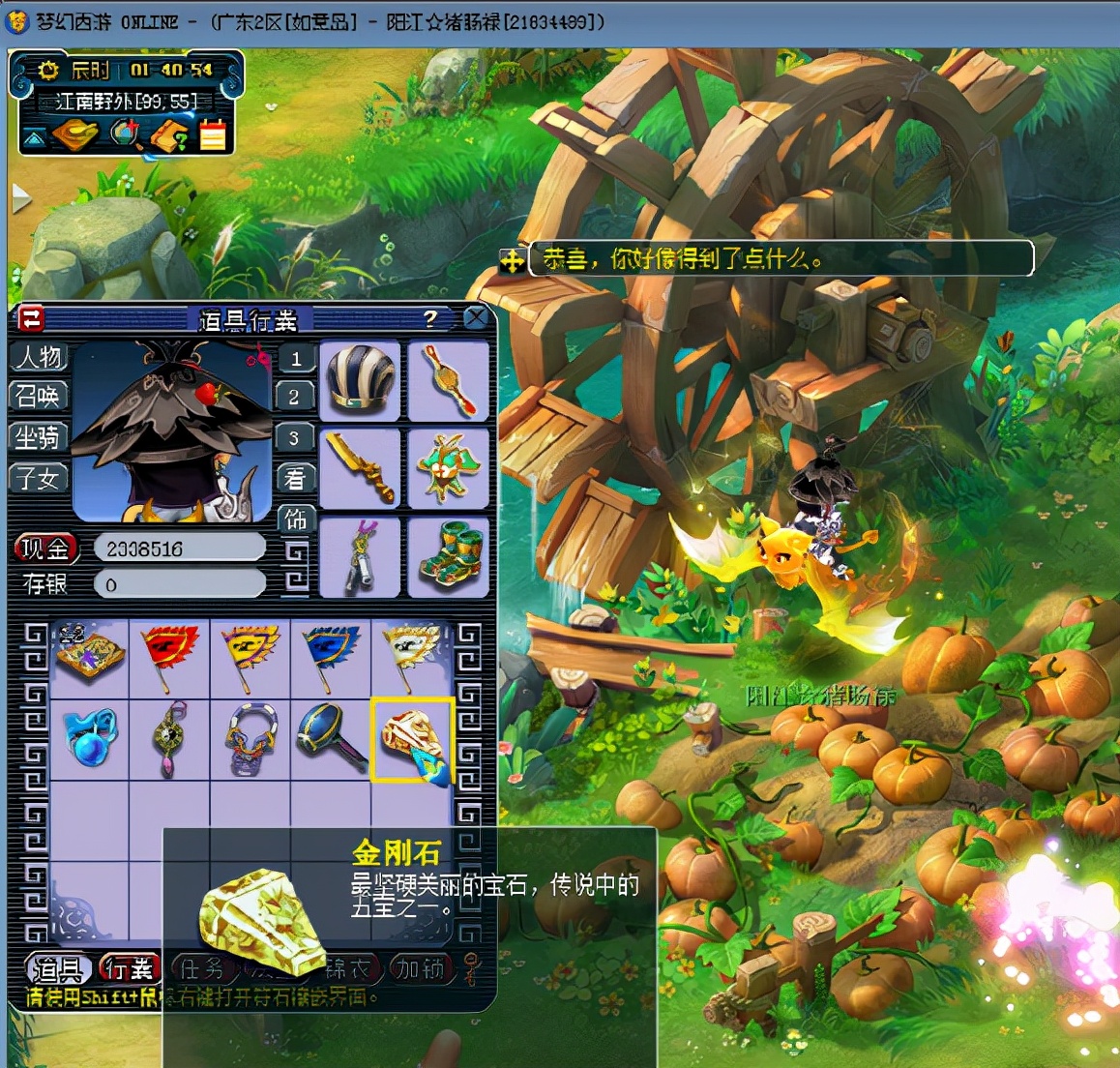Open the red calendar icon
This screenshot has height=1068, width=1120.
pyautogui.click(x=213, y=135)
